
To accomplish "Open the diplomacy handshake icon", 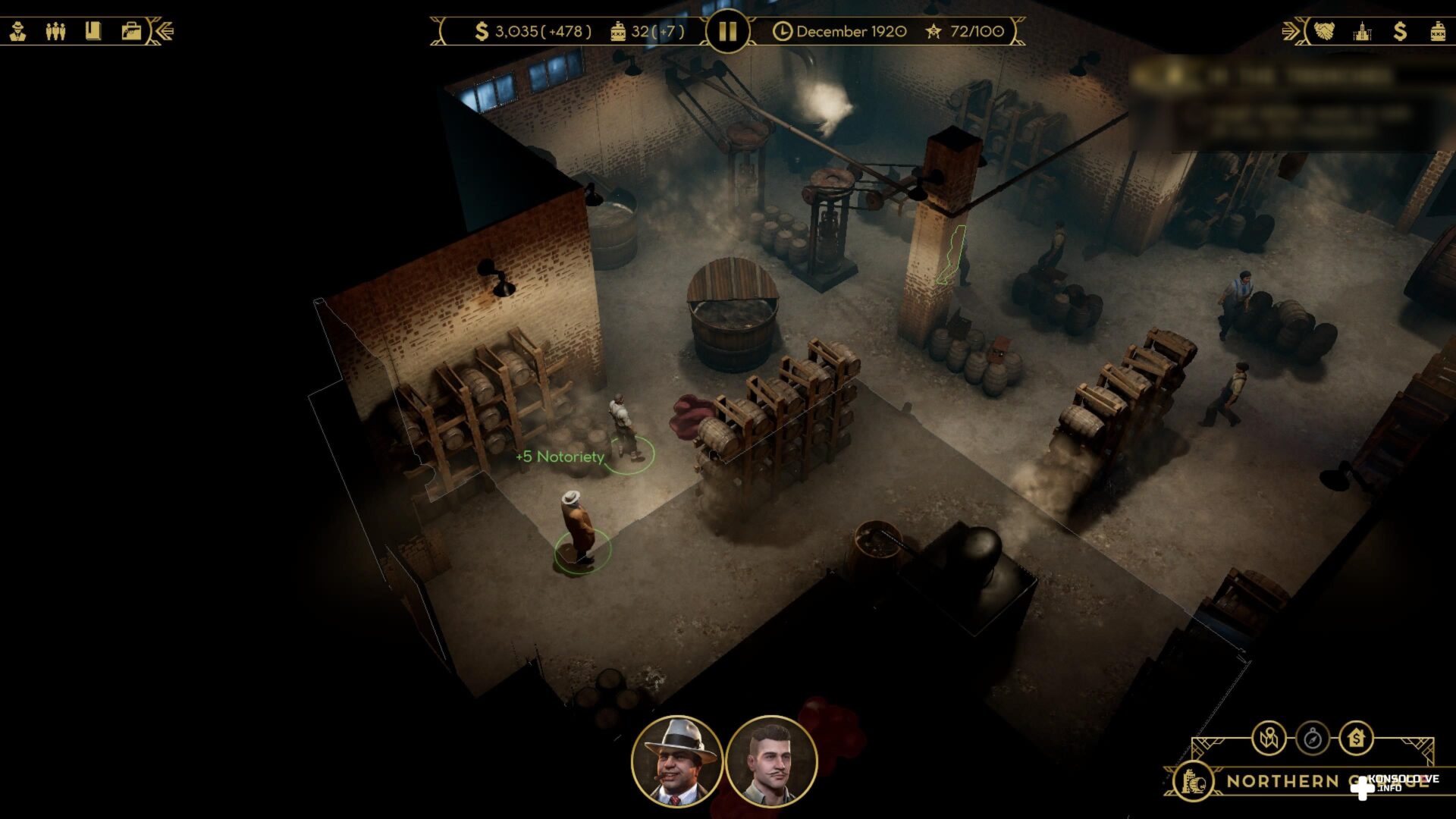I will pyautogui.click(x=1324, y=31).
